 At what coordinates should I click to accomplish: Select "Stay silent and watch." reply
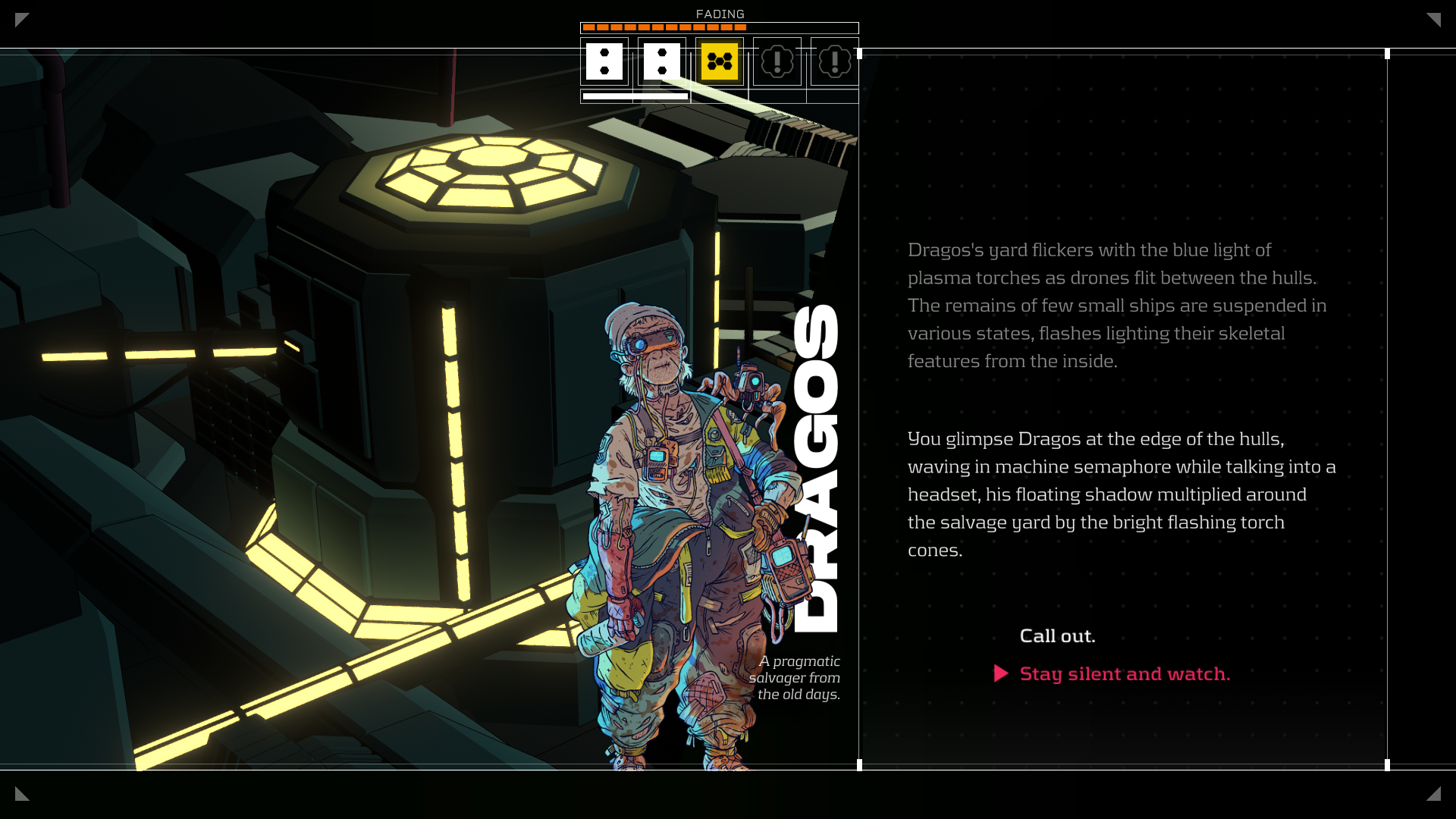pos(1125,673)
